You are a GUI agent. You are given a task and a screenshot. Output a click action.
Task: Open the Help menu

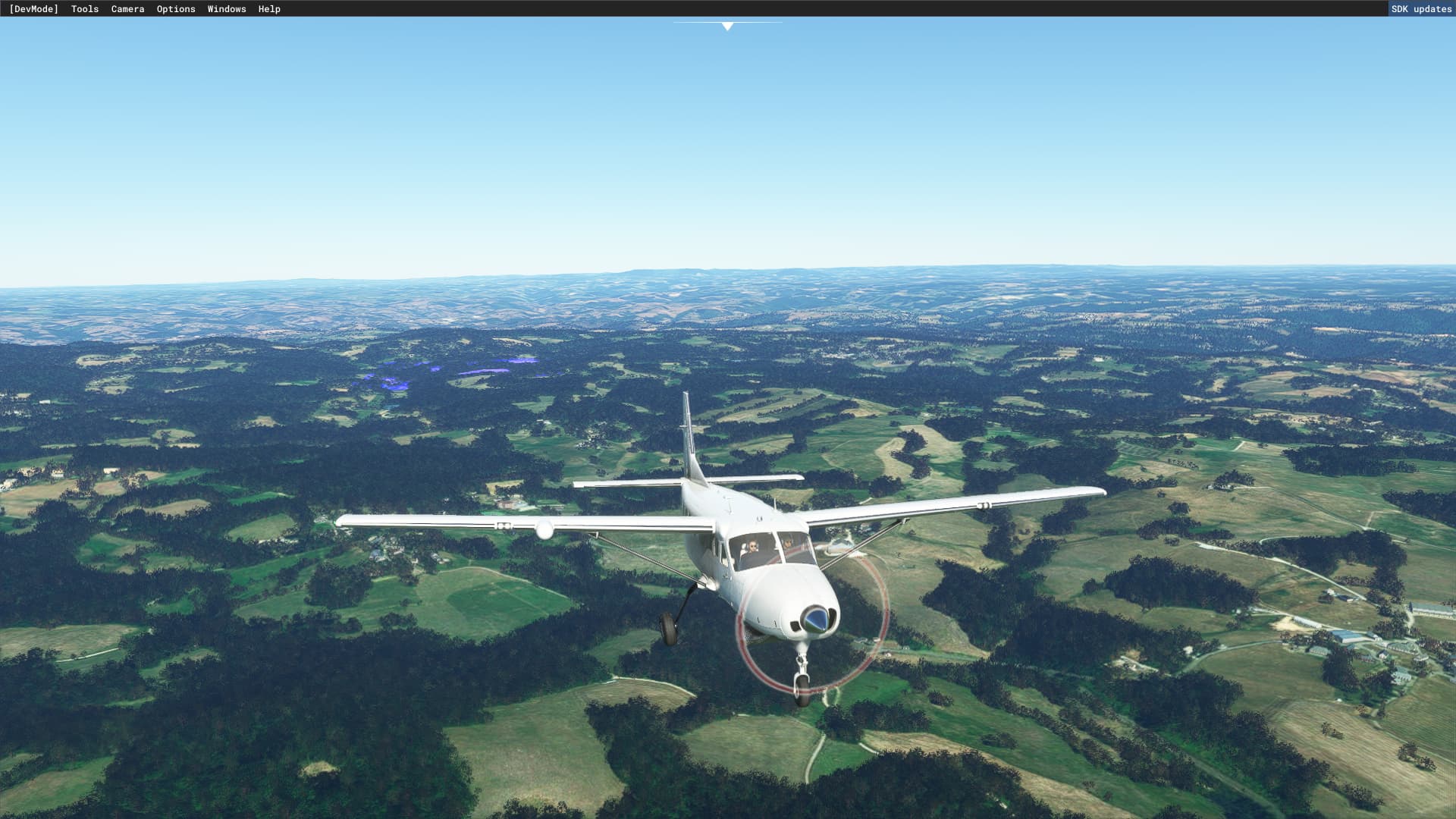[x=269, y=9]
